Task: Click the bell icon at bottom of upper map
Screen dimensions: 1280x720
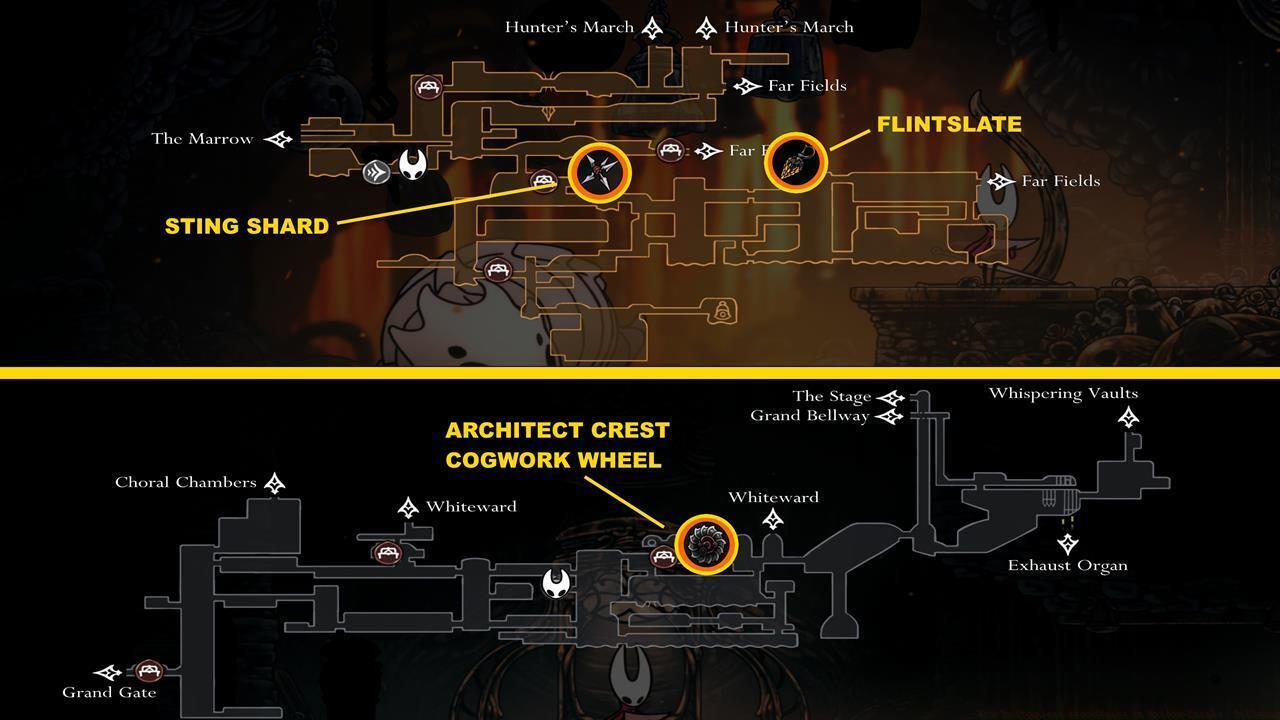Action: (722, 311)
